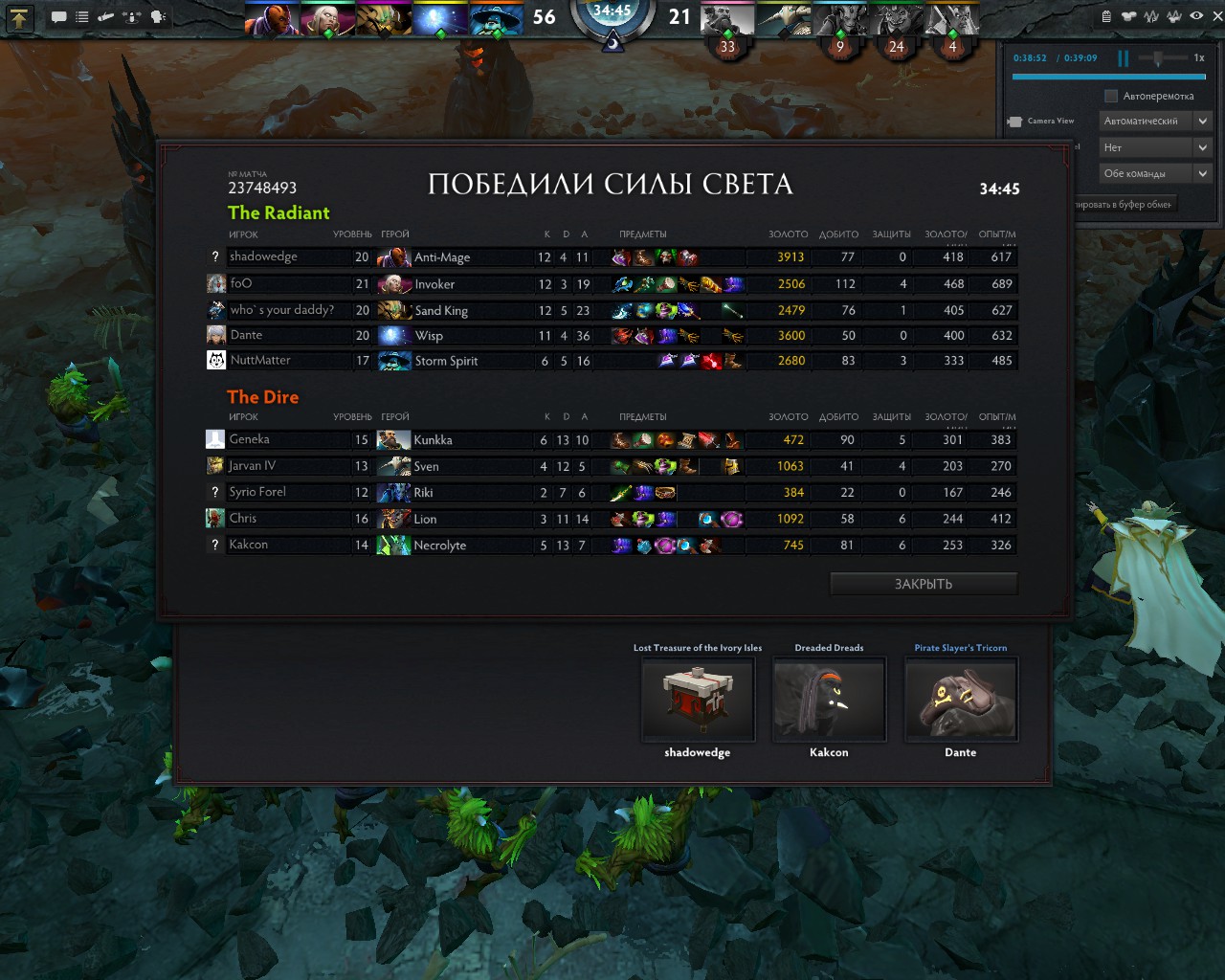Open the Обе команды dropdown
The image size is (1225, 980).
click(1155, 173)
